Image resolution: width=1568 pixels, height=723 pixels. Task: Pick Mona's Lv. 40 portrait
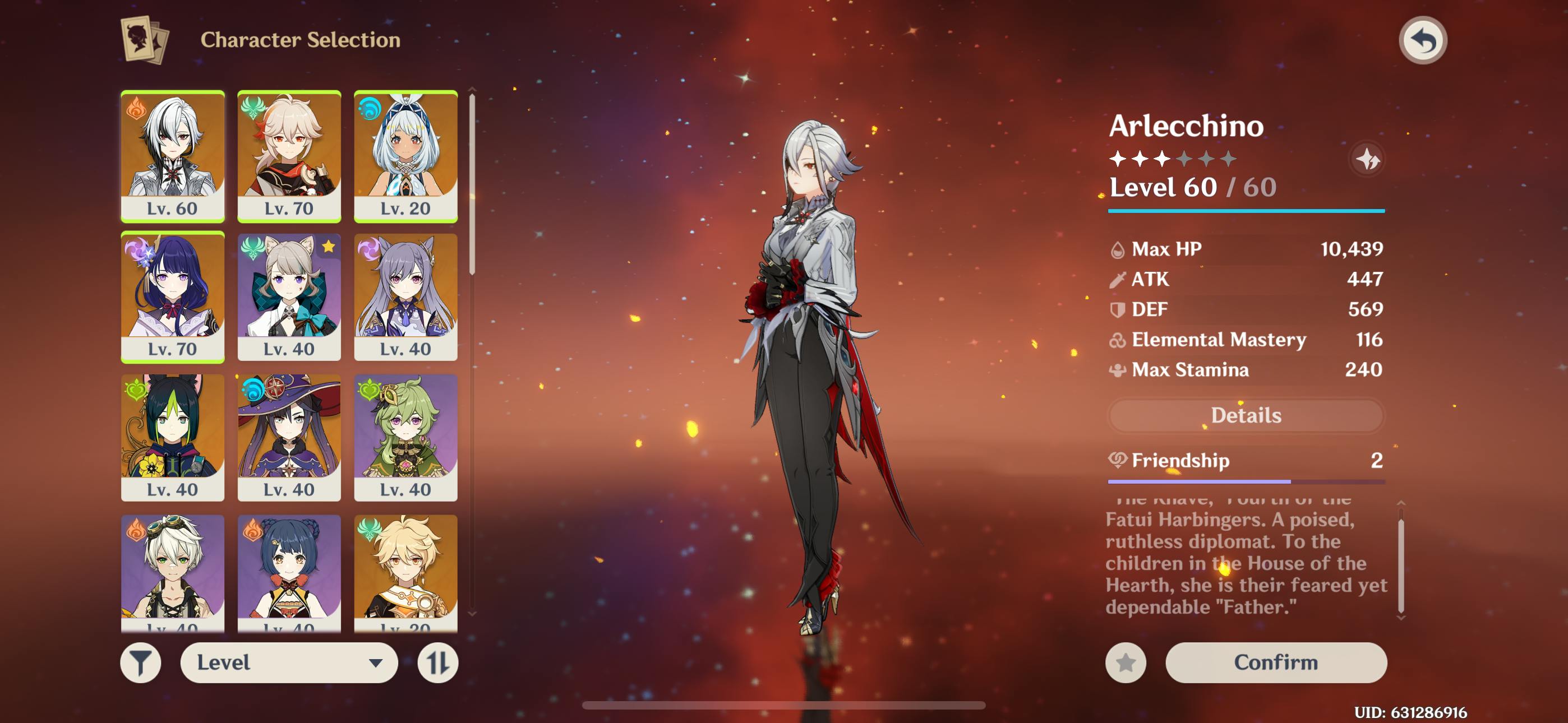coord(289,437)
